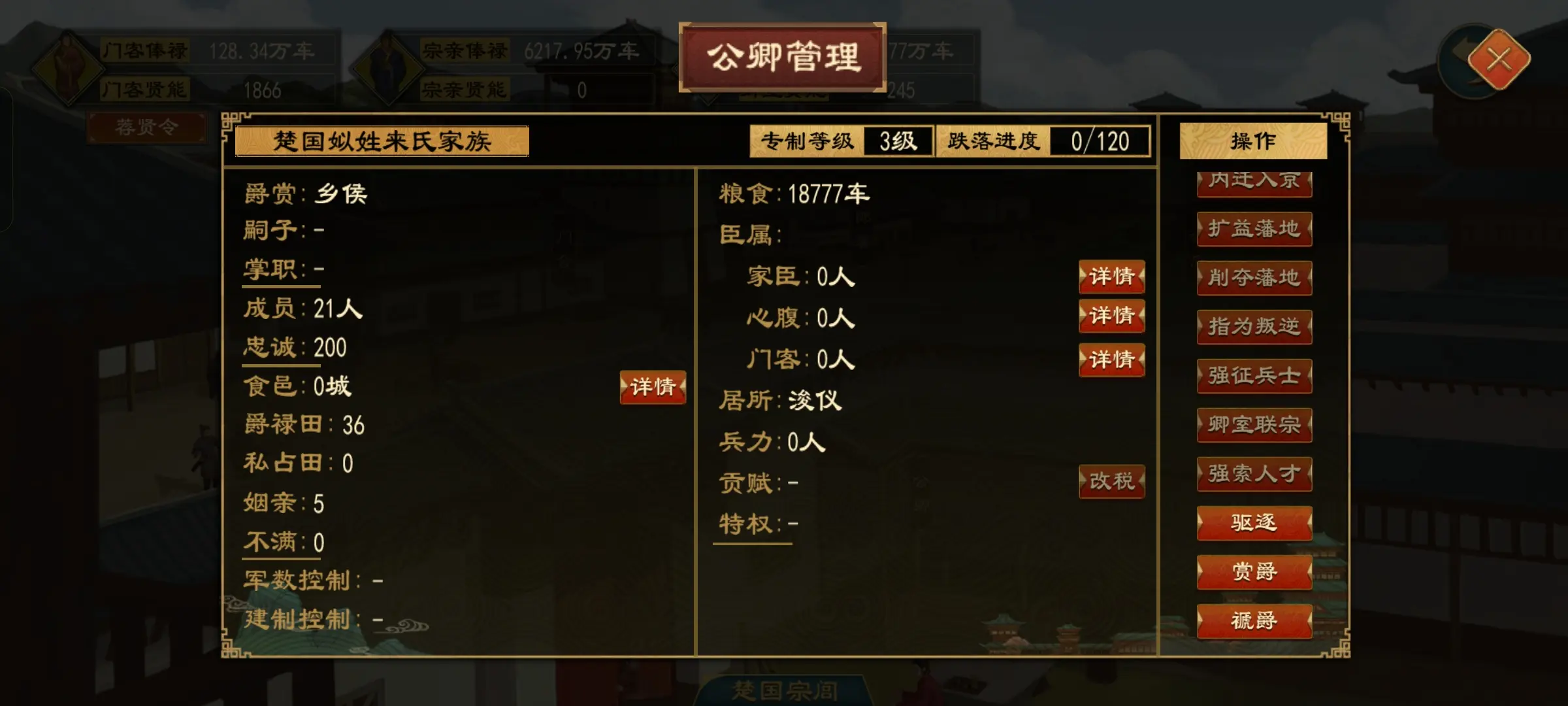Image resolution: width=1568 pixels, height=706 pixels.
Task: Click 驱逐 to expel the family
Action: [1254, 523]
